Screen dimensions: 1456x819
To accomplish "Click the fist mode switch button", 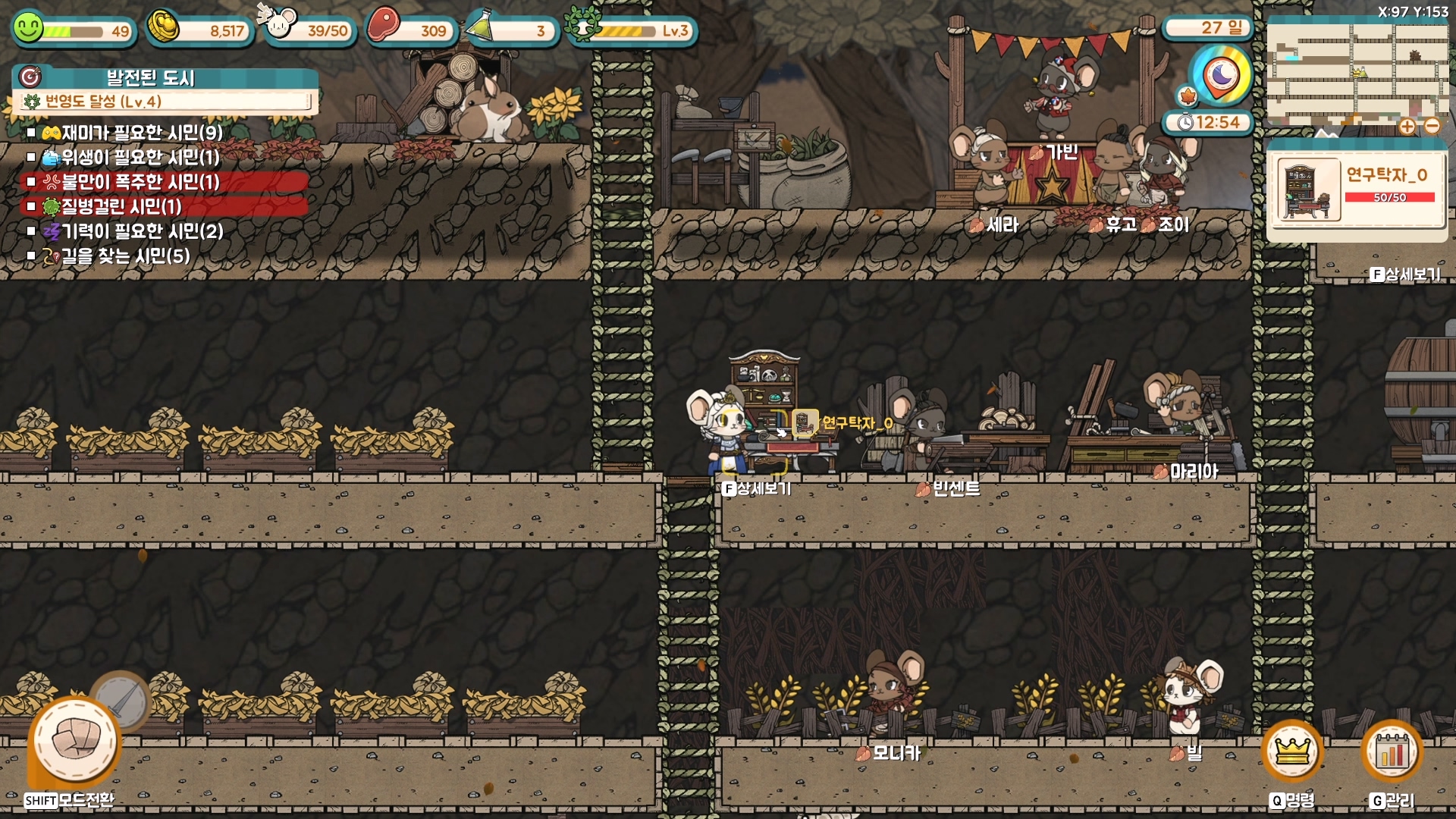I will tap(74, 741).
